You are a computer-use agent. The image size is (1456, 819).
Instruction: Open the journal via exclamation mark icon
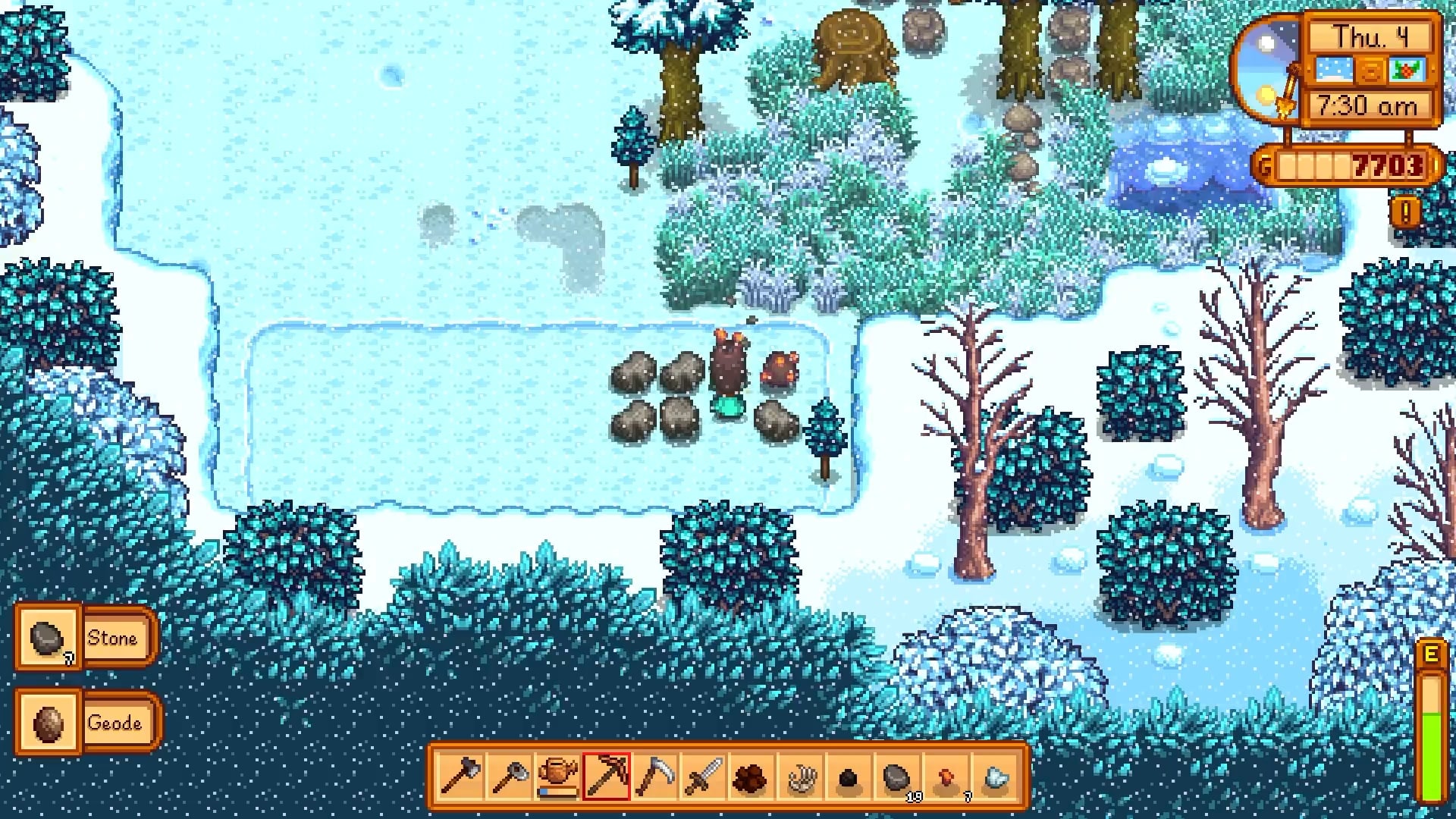(x=1405, y=213)
